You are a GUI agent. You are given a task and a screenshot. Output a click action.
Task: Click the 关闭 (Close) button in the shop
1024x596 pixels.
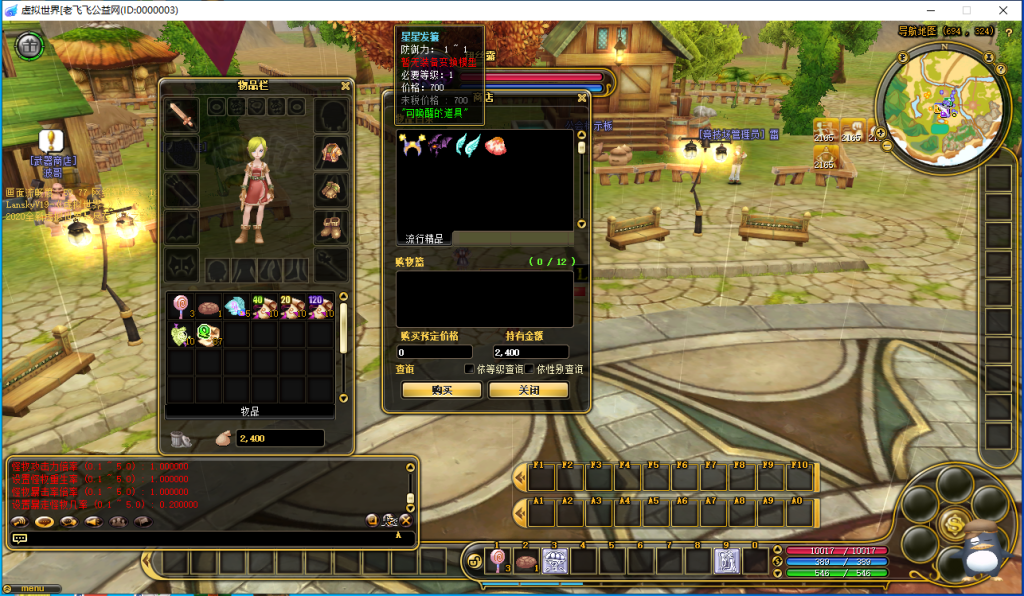tap(528, 390)
